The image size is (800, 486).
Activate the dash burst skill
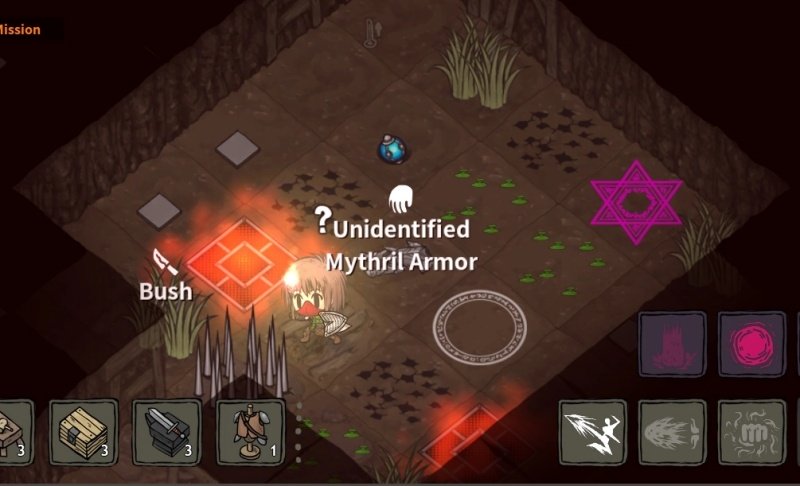click(x=672, y=432)
